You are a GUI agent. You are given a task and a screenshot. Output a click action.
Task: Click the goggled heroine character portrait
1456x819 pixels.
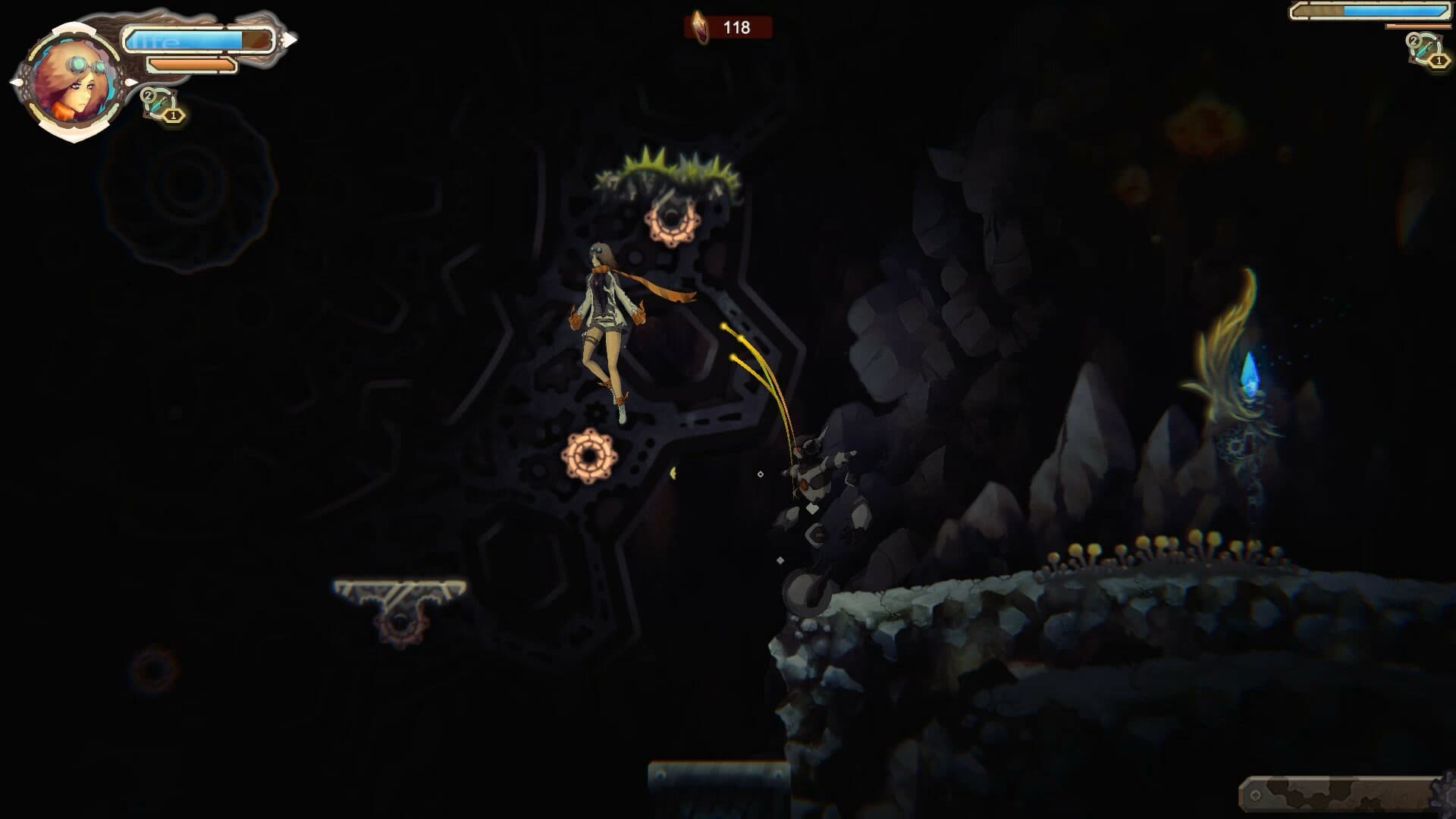74,83
